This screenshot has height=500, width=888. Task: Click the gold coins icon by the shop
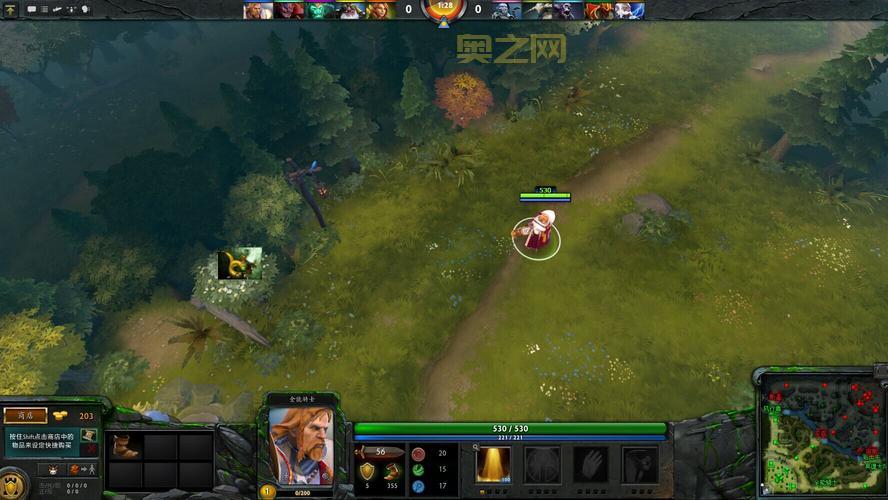(x=61, y=416)
